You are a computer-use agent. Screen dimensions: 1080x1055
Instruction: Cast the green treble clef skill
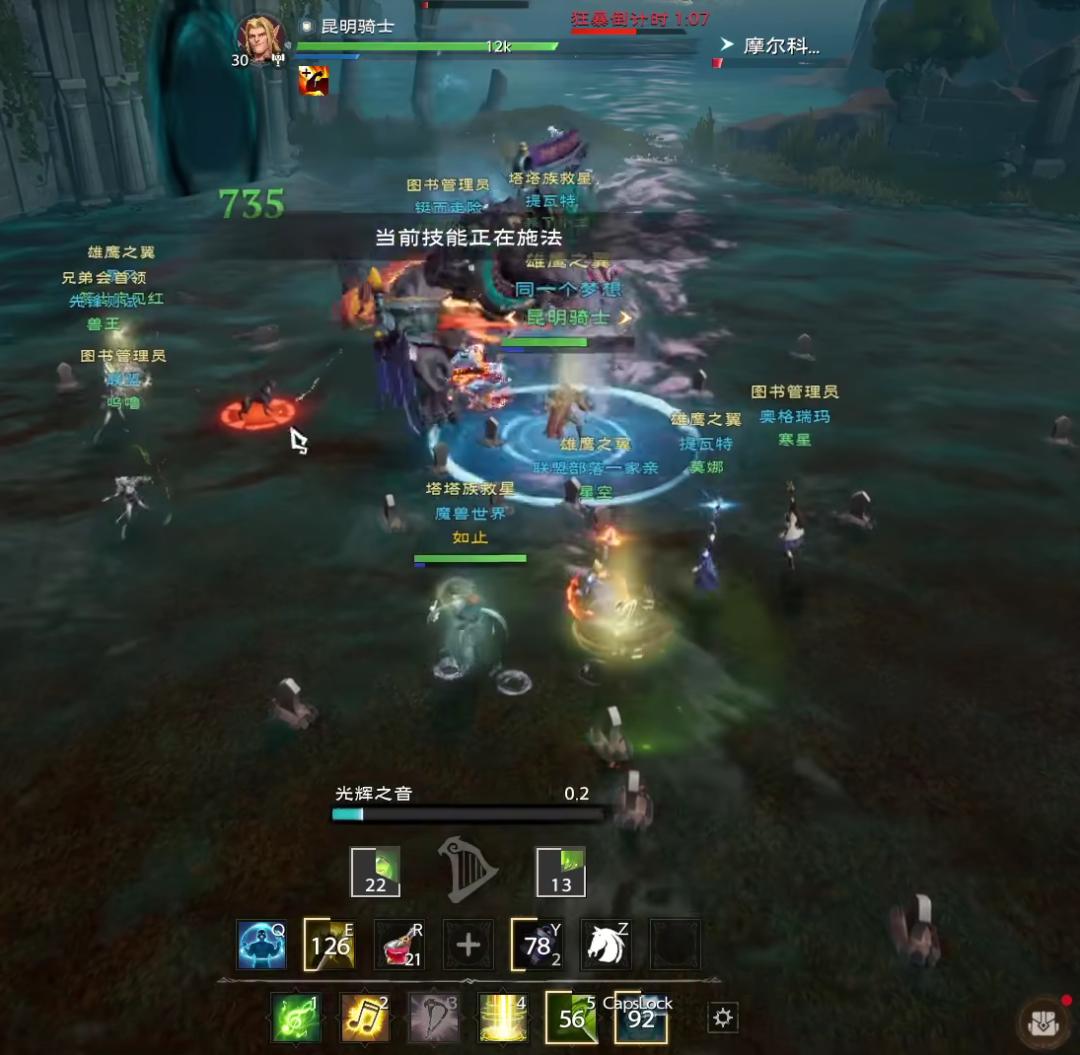296,1018
